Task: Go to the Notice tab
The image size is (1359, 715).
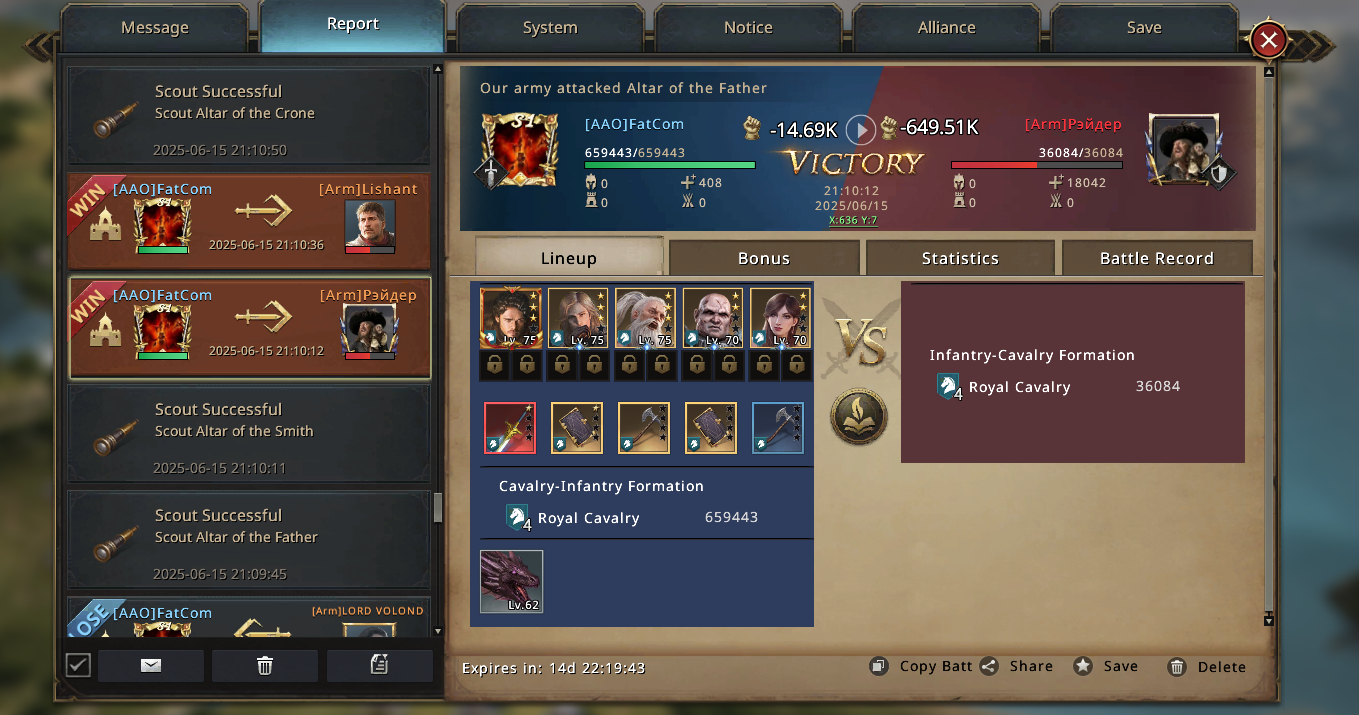Action: point(748,28)
